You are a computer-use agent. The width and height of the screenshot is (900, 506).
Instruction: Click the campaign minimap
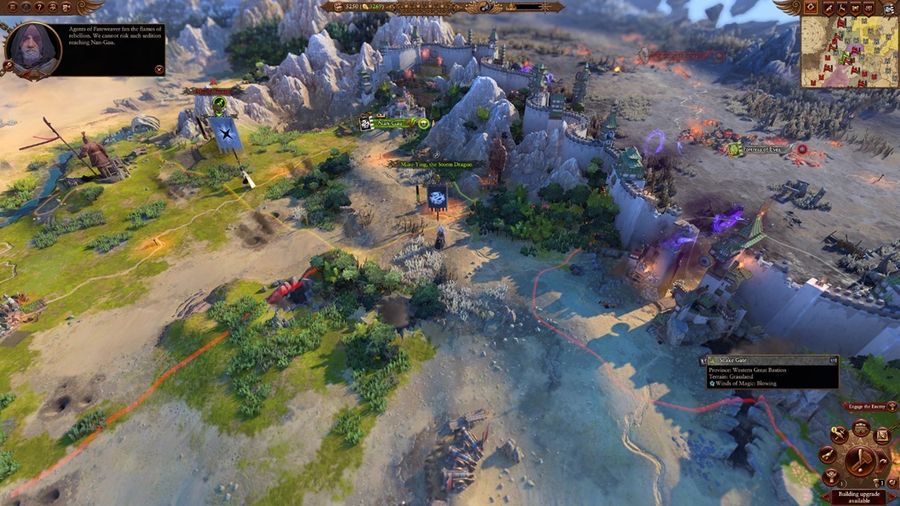point(849,51)
